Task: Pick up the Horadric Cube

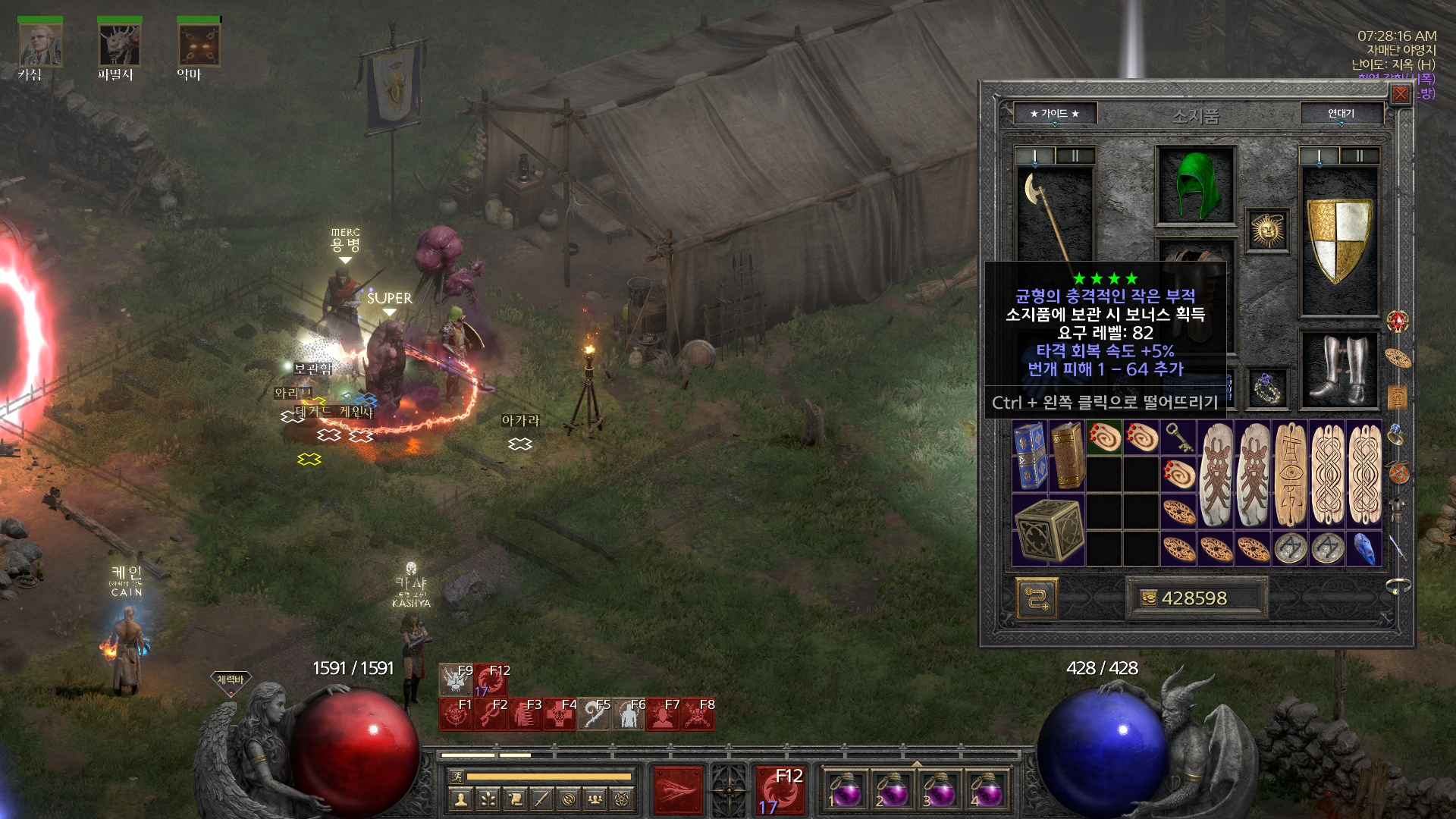Action: click(x=1048, y=530)
